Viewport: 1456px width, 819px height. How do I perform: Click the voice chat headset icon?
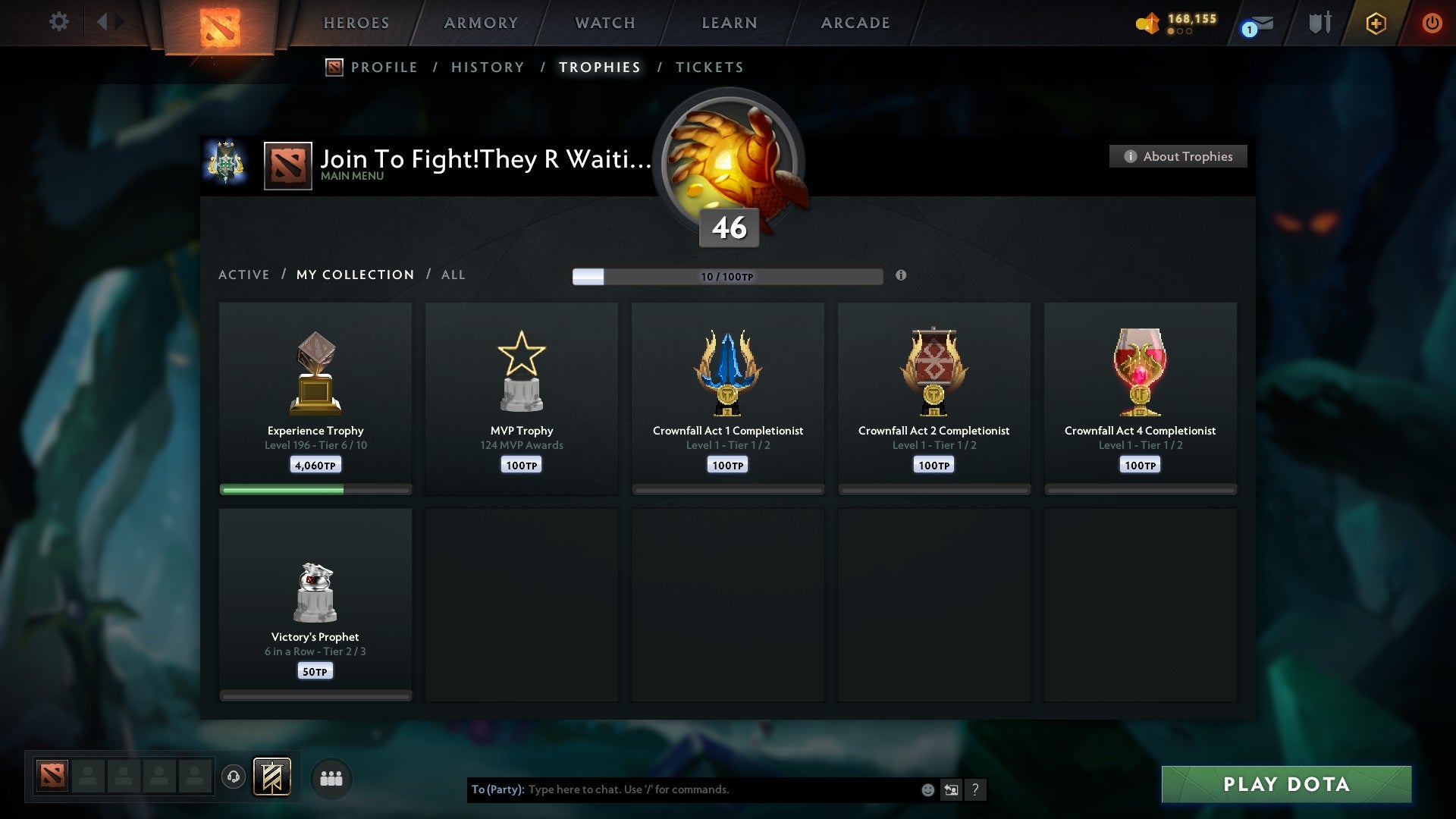pos(234,777)
